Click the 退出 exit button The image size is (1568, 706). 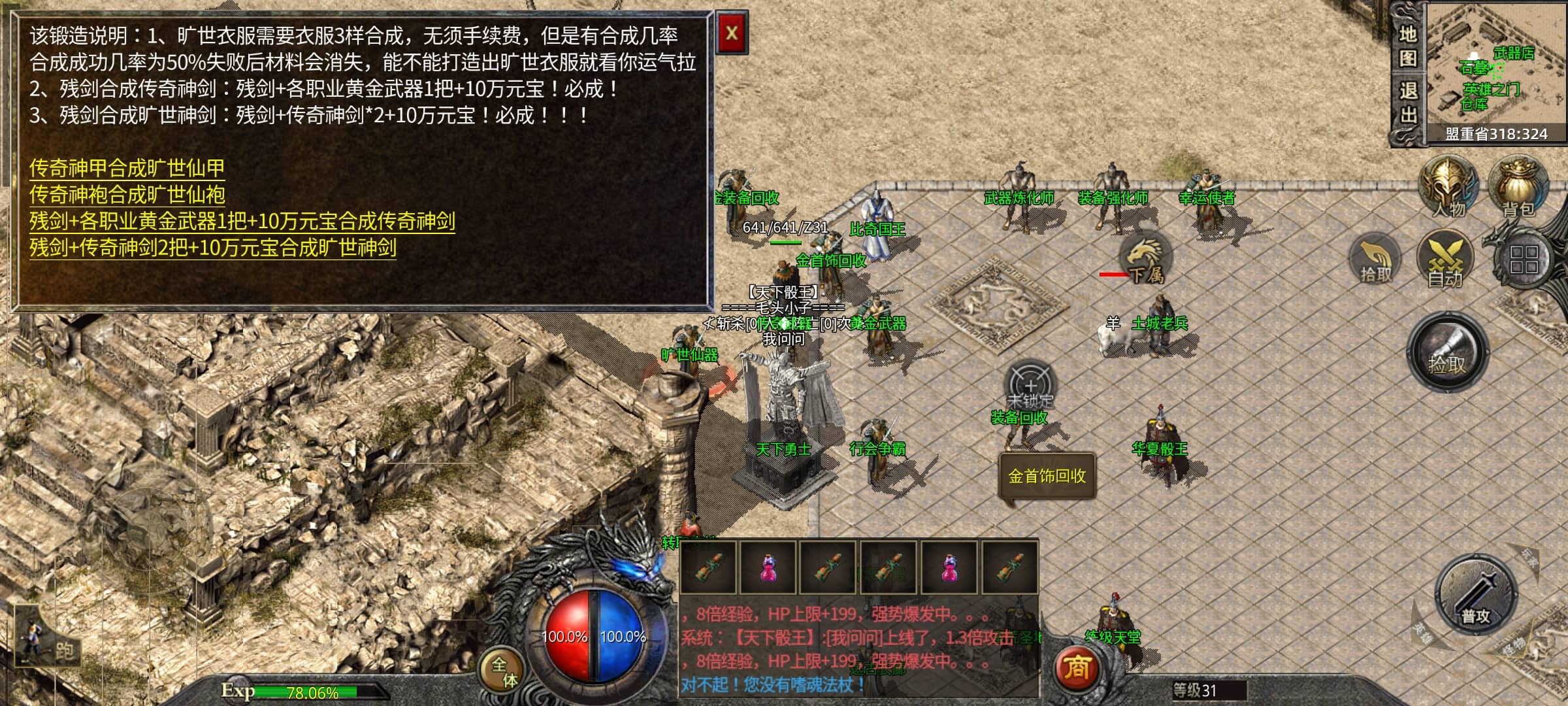point(1407,103)
